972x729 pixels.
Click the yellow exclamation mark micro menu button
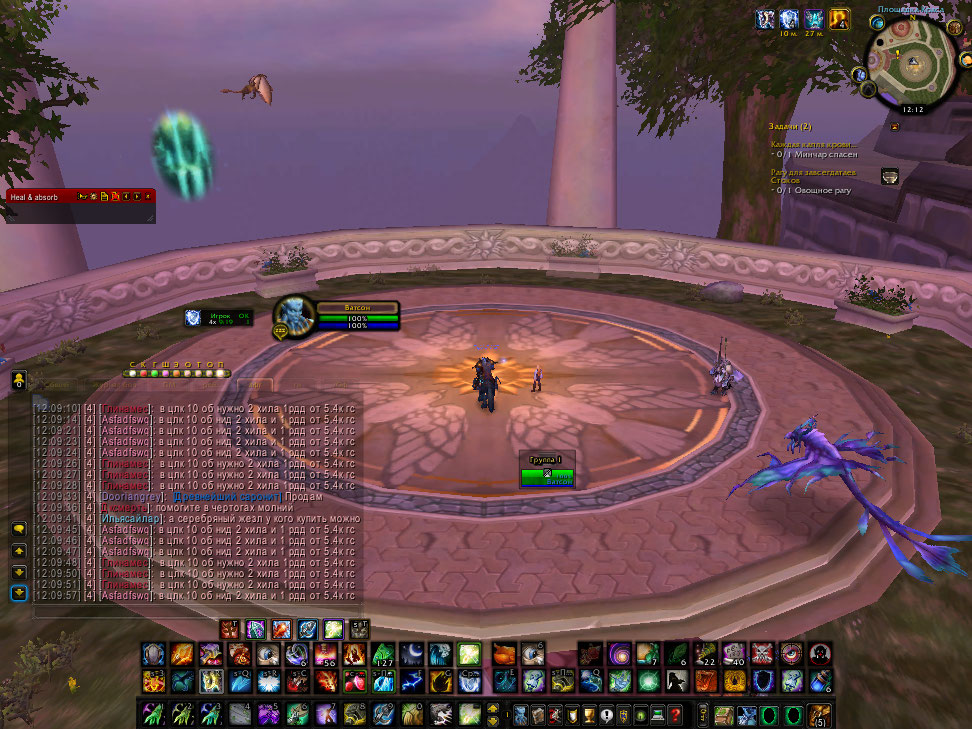tap(605, 714)
